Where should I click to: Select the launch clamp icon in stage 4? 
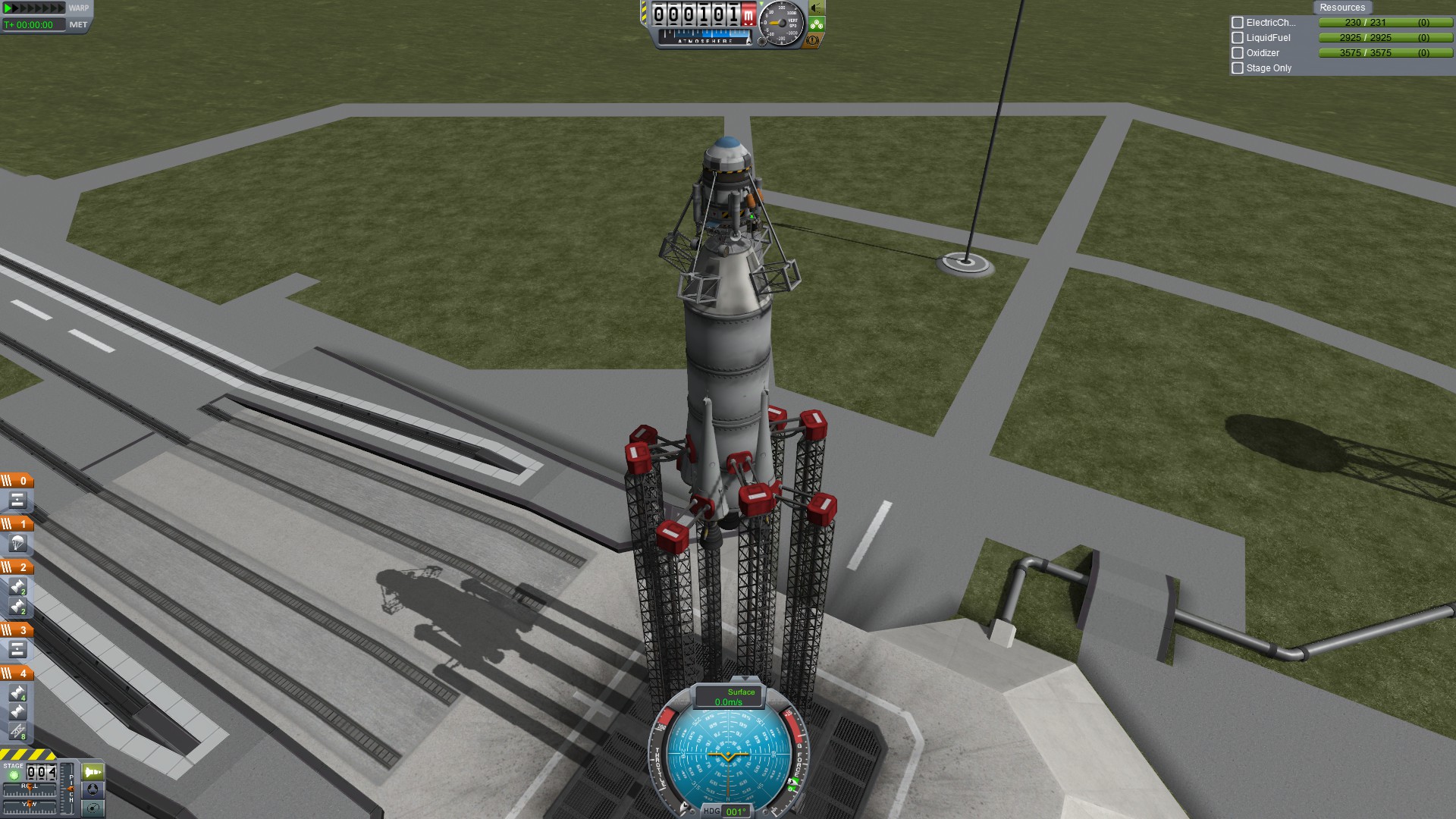(17, 731)
